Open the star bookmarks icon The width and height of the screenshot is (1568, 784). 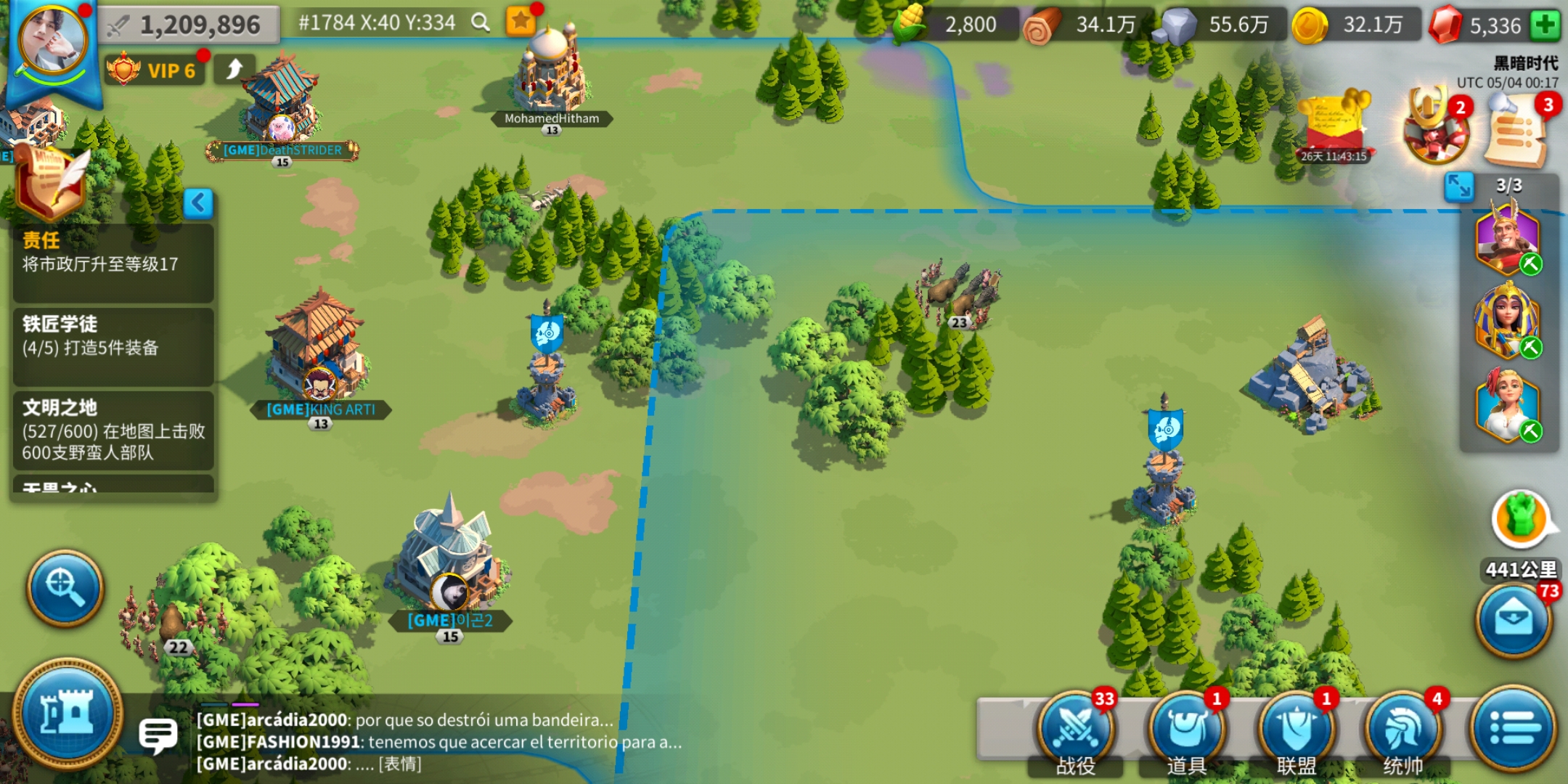click(521, 21)
